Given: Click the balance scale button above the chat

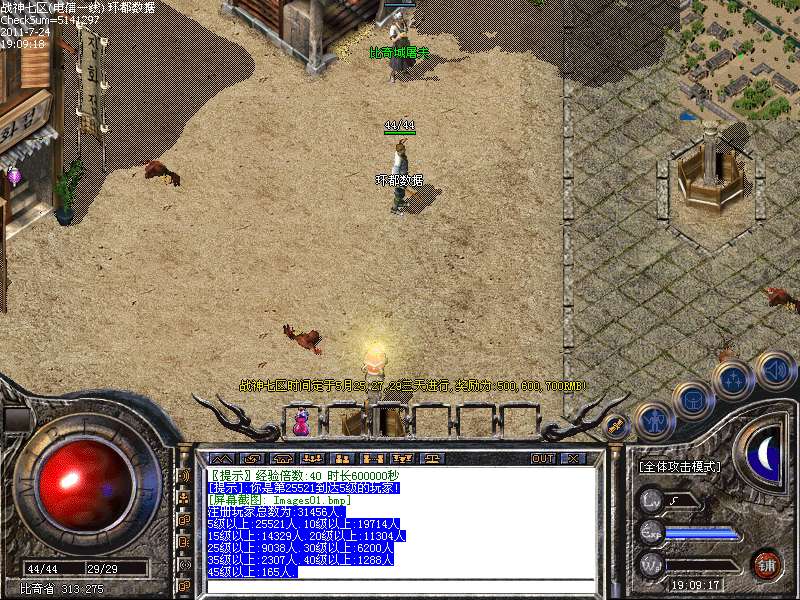Looking at the screenshot, I should (432, 458).
